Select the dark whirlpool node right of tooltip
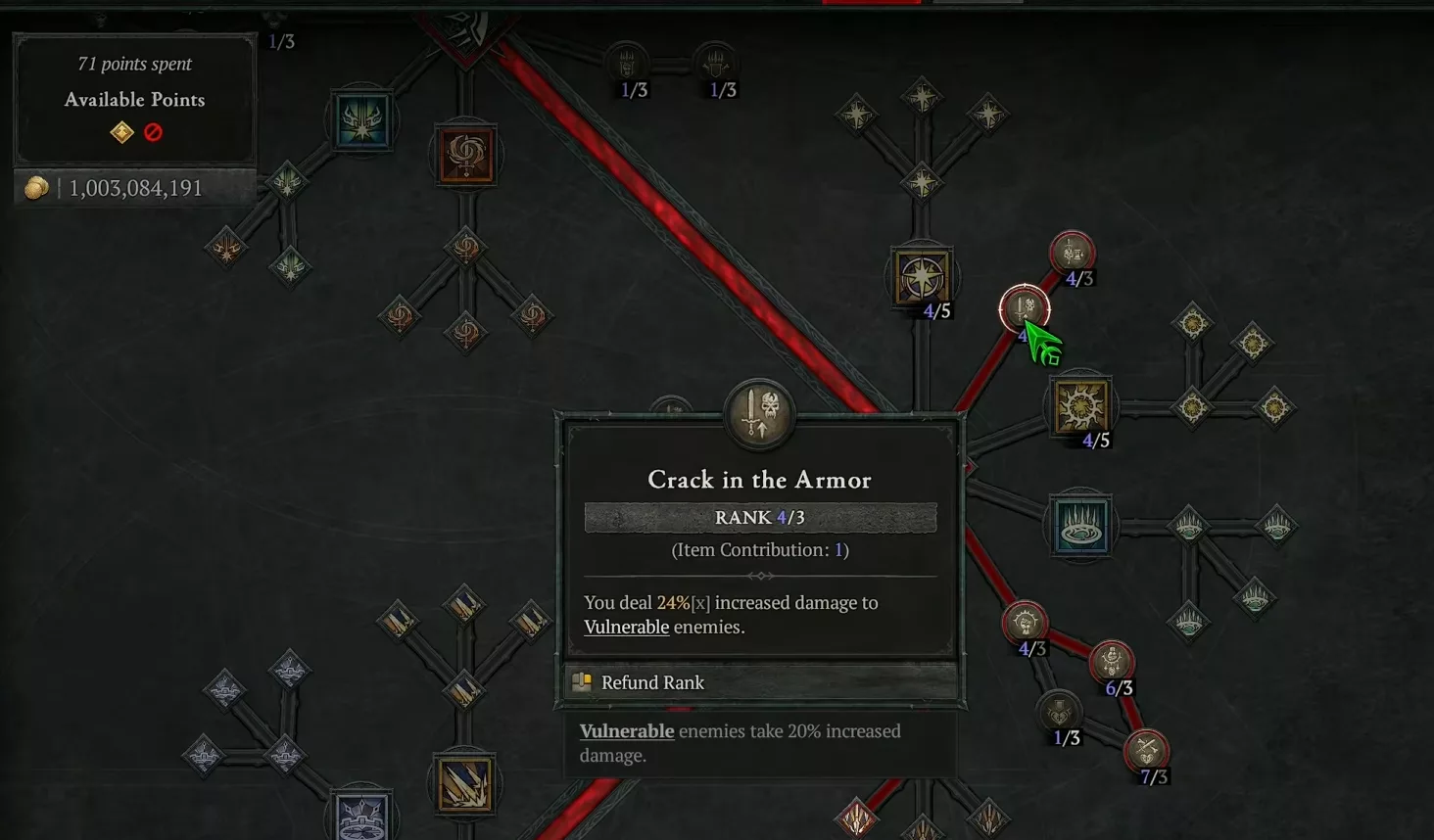This screenshot has height=840, width=1434. coord(1081,525)
